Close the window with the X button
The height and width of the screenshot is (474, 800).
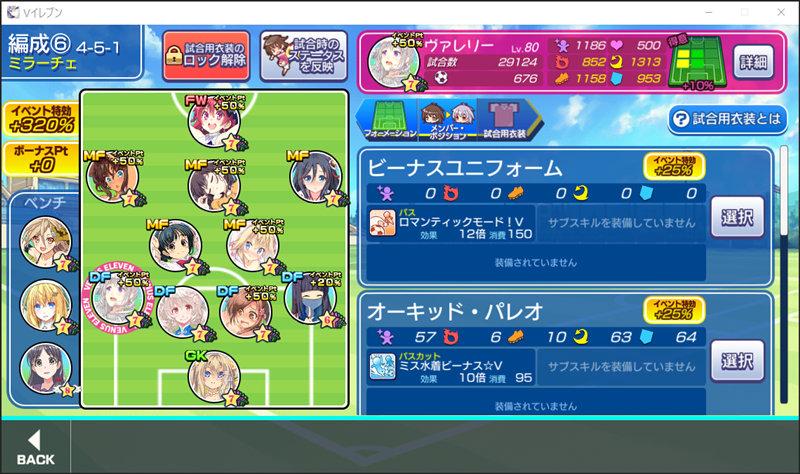coord(776,11)
